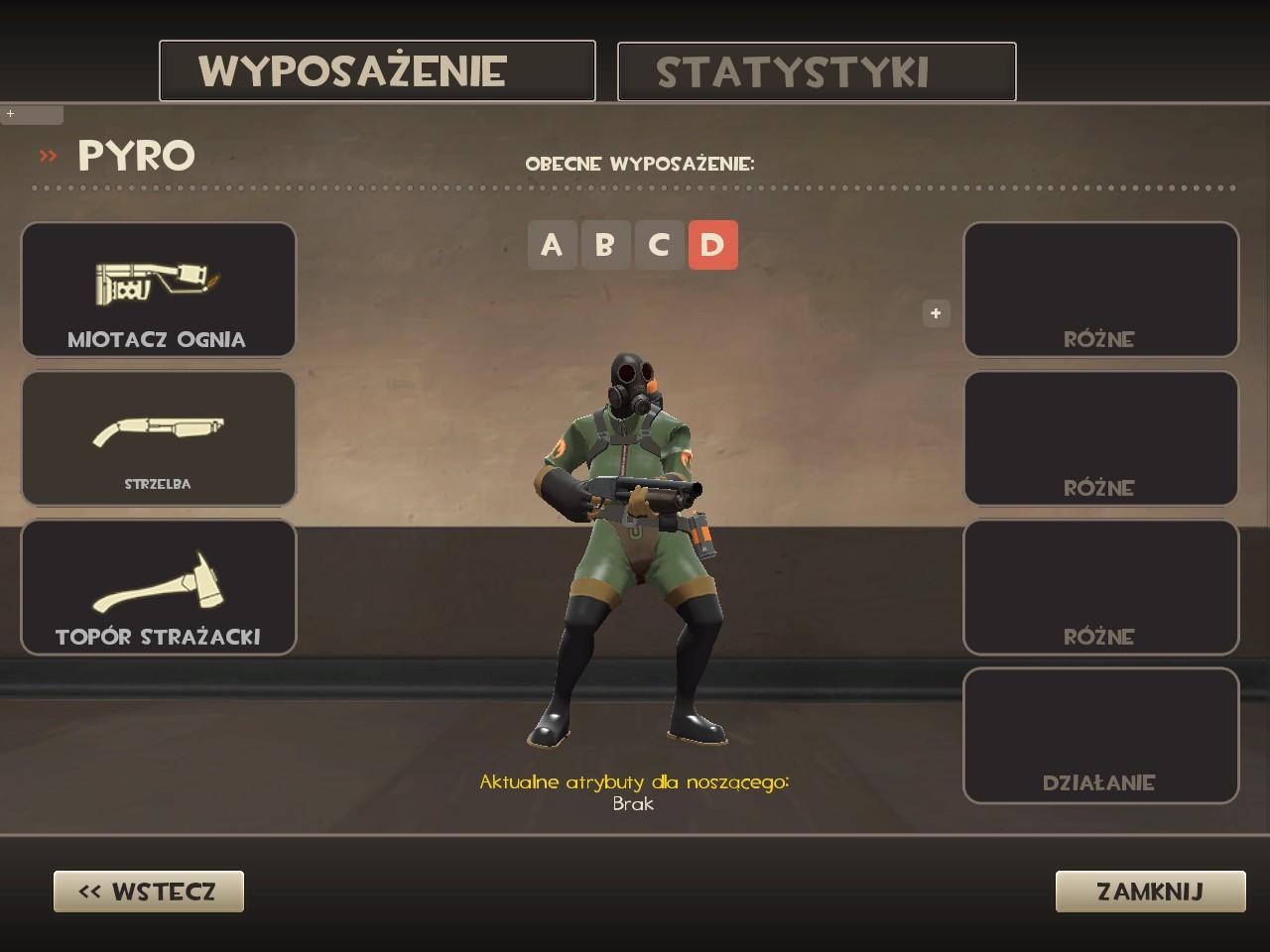The image size is (1270, 952).
Task: Select the third Różne cosmetic slot
Action: click(1100, 586)
